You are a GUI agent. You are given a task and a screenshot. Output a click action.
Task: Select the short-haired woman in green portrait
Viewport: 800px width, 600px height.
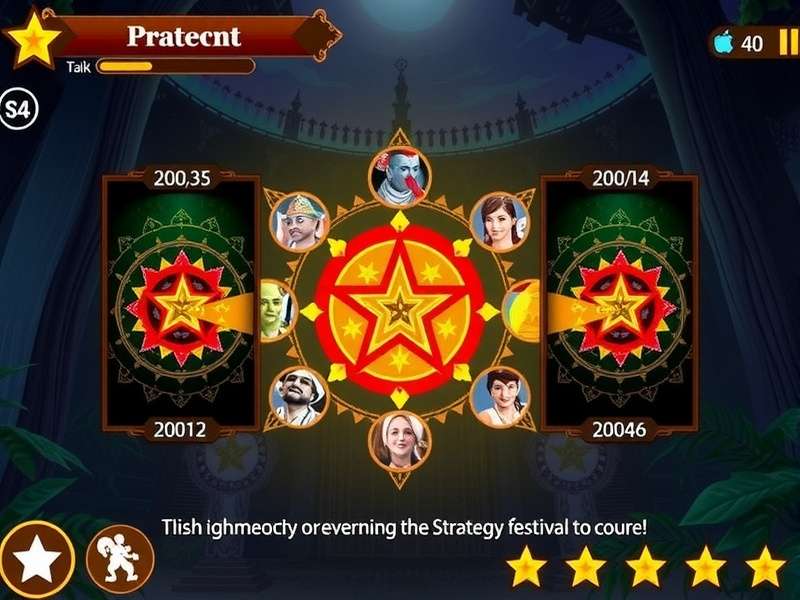[x=499, y=396]
